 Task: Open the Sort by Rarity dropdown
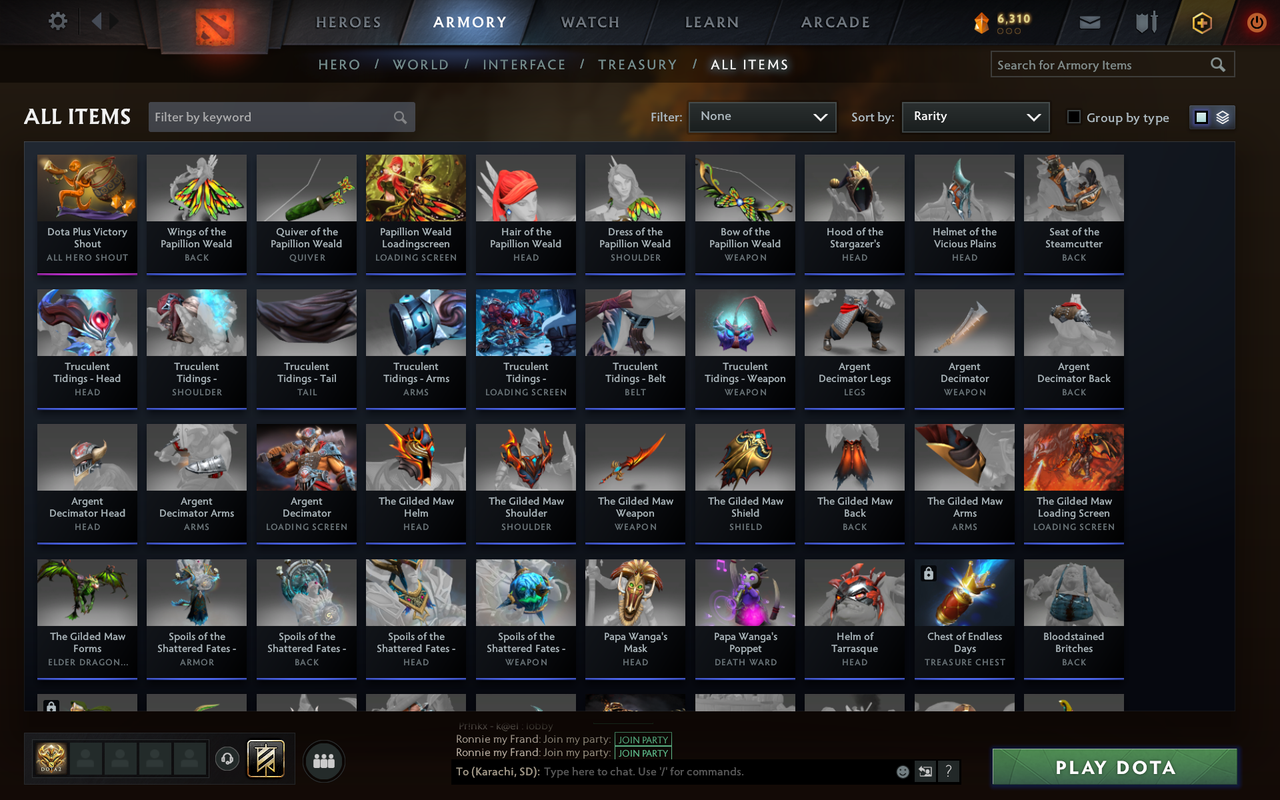tap(975, 117)
